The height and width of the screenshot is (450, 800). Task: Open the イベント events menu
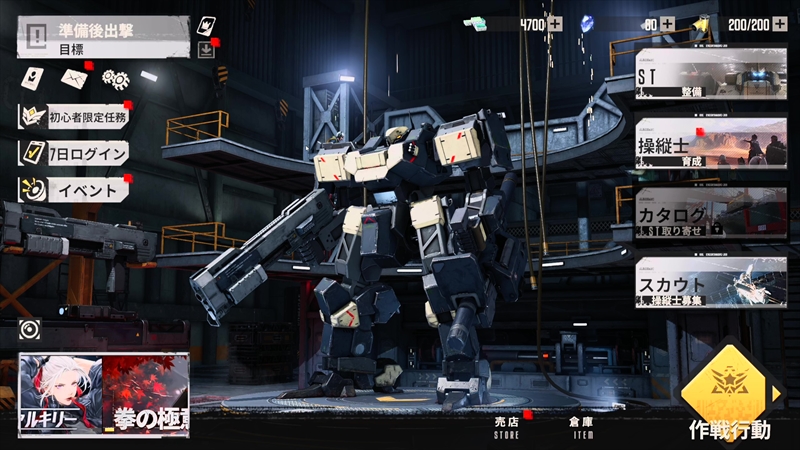[76, 189]
